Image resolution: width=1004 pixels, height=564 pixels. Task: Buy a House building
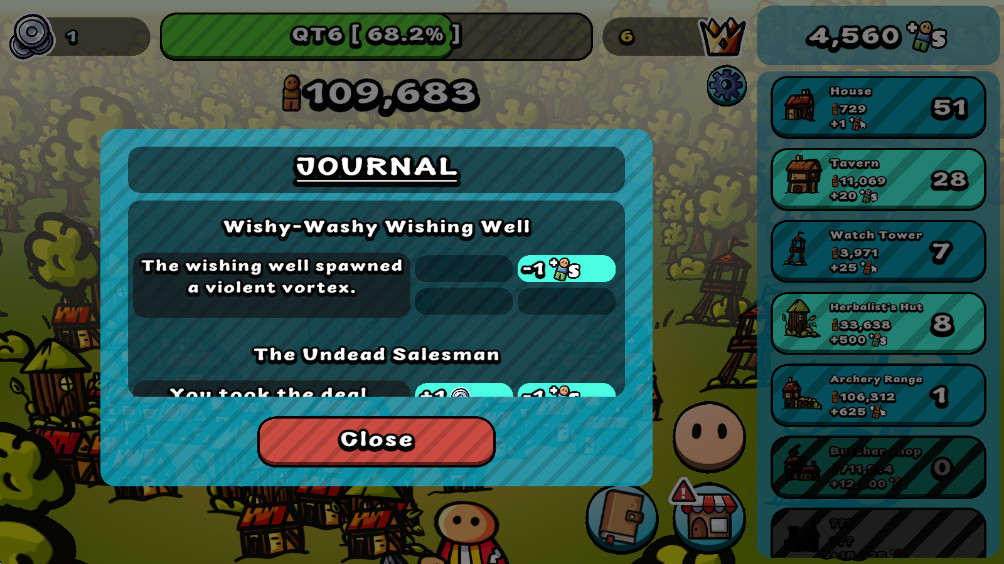(878, 107)
